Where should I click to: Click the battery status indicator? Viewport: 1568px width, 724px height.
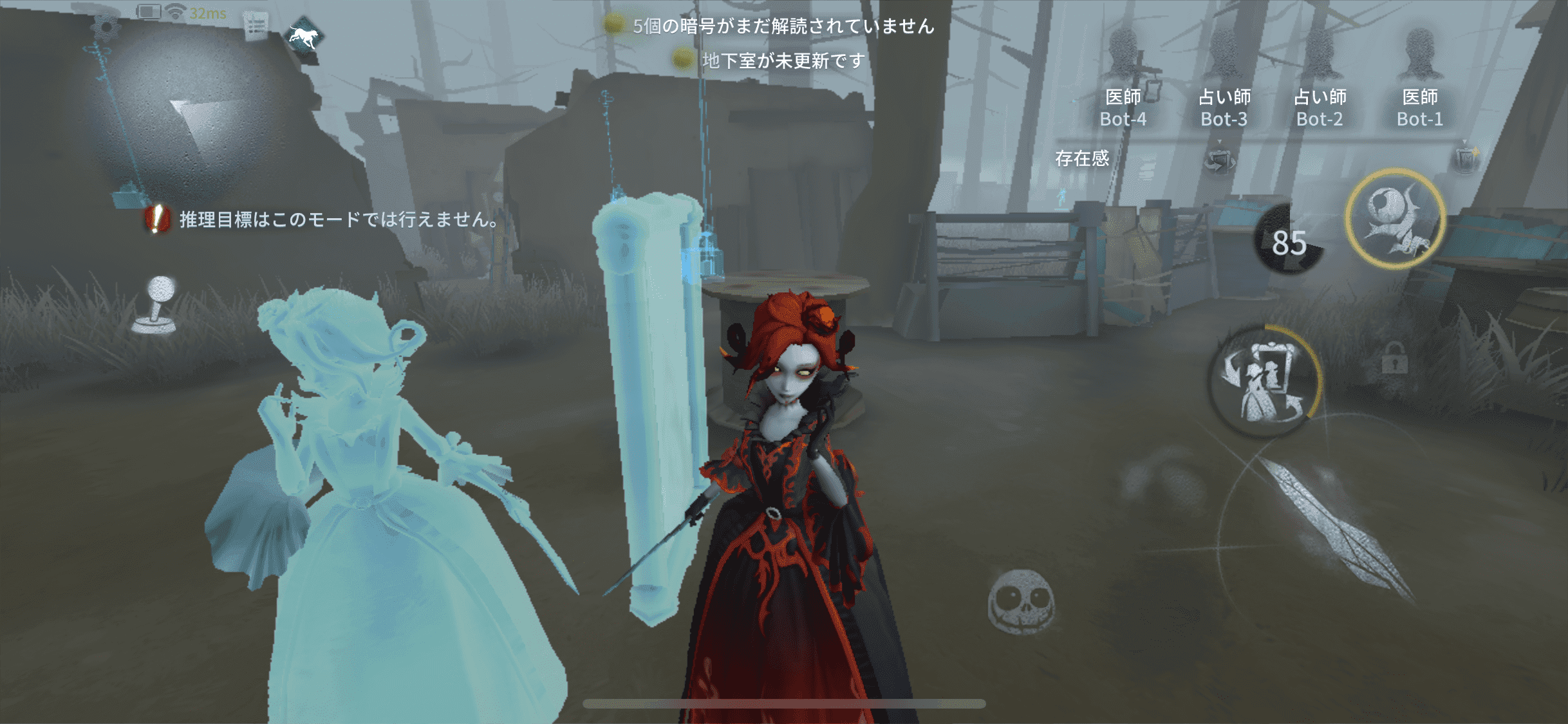tap(149, 12)
